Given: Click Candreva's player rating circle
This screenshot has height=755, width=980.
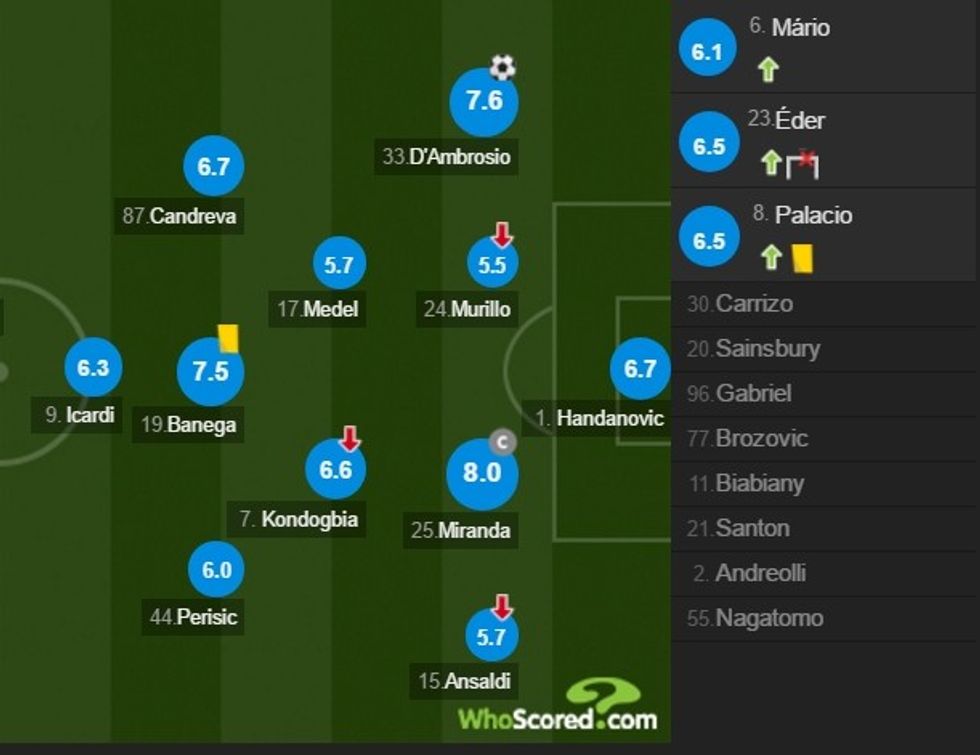Looking at the screenshot, I should [214, 167].
